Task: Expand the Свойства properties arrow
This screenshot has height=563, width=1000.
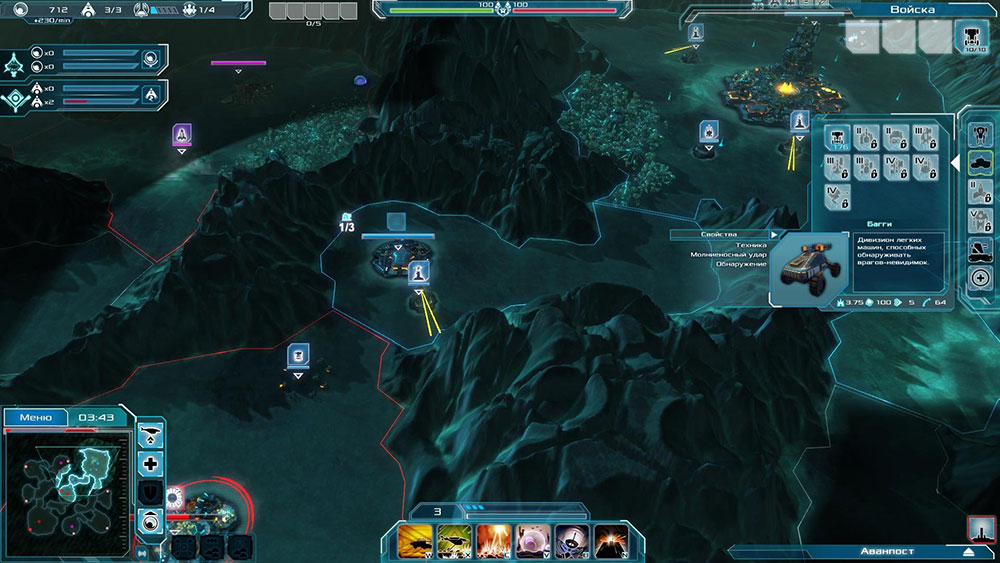Action: click(x=773, y=234)
